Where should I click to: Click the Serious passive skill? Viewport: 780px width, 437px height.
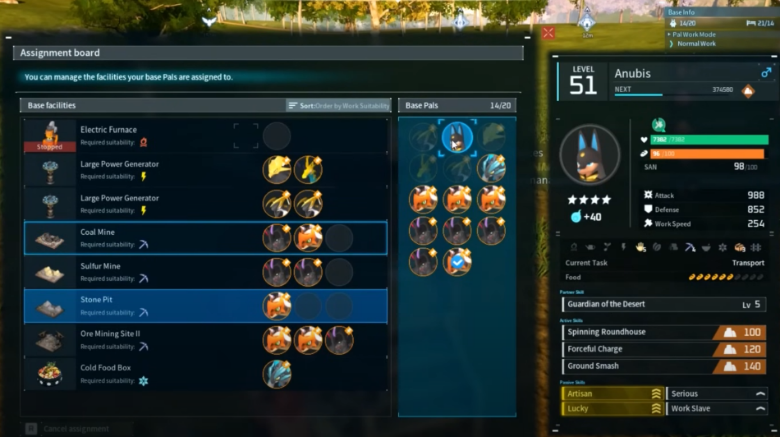pos(717,394)
